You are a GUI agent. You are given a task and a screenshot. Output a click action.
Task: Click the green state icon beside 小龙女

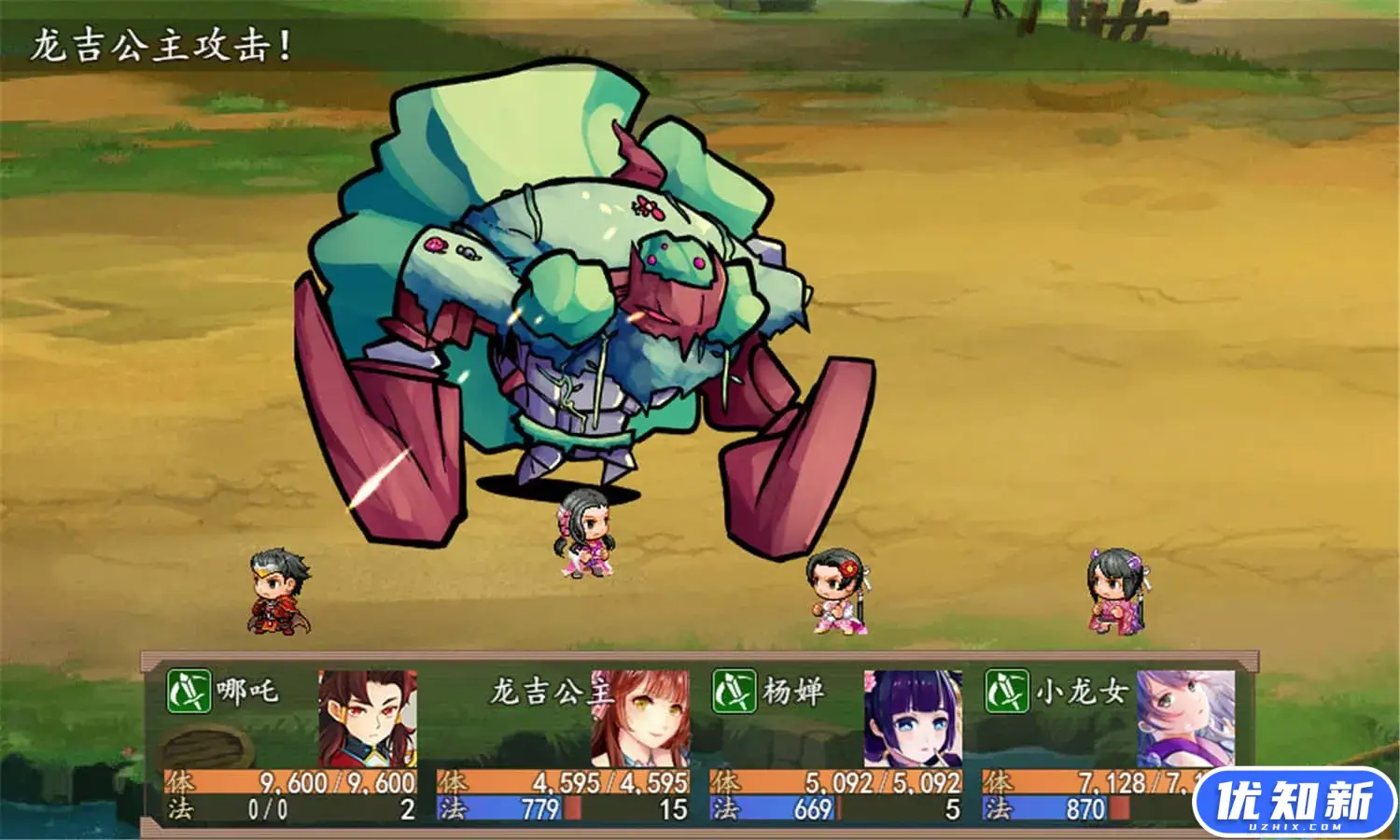pyautogui.click(x=1006, y=692)
